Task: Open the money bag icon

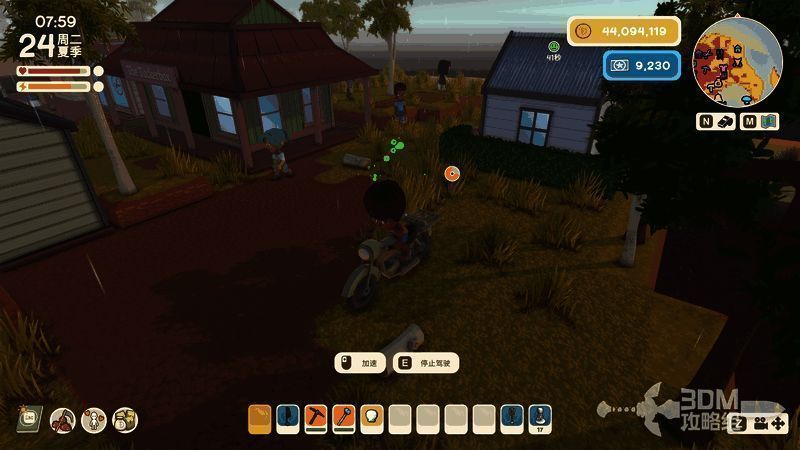Action: click(x=125, y=419)
